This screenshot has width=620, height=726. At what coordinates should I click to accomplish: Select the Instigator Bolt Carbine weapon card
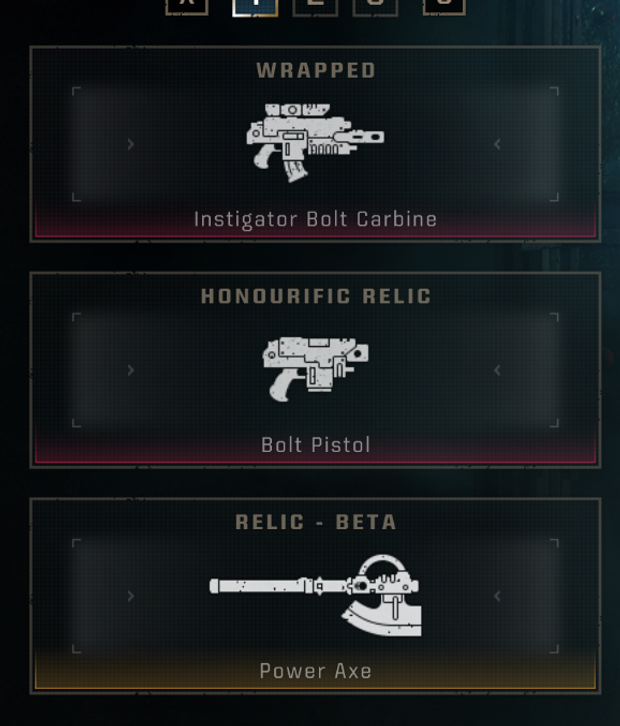315,143
